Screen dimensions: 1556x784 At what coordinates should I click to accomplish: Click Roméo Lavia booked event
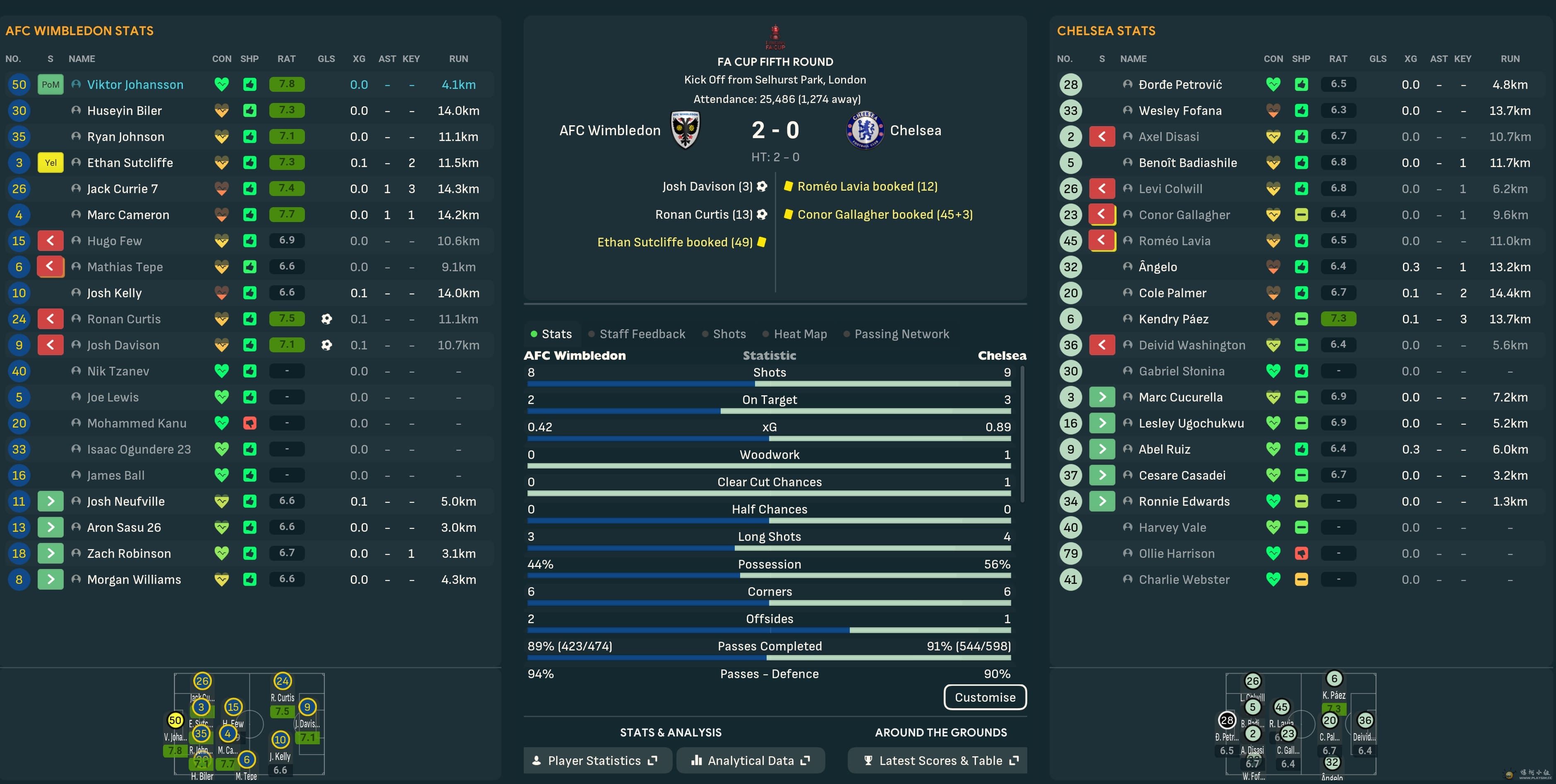867,186
